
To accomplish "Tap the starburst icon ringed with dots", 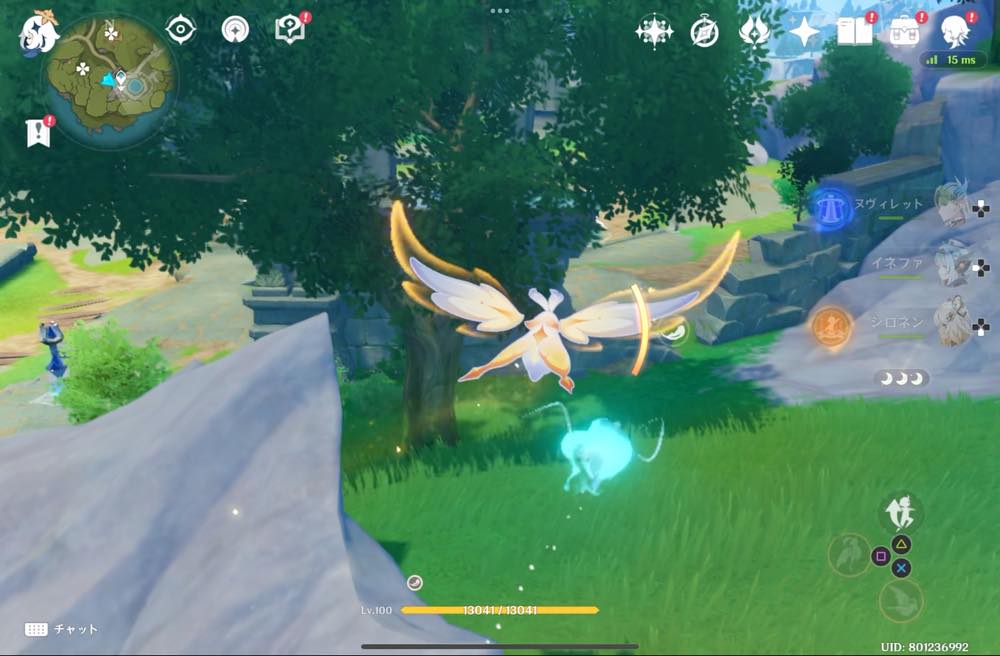I will tap(654, 32).
